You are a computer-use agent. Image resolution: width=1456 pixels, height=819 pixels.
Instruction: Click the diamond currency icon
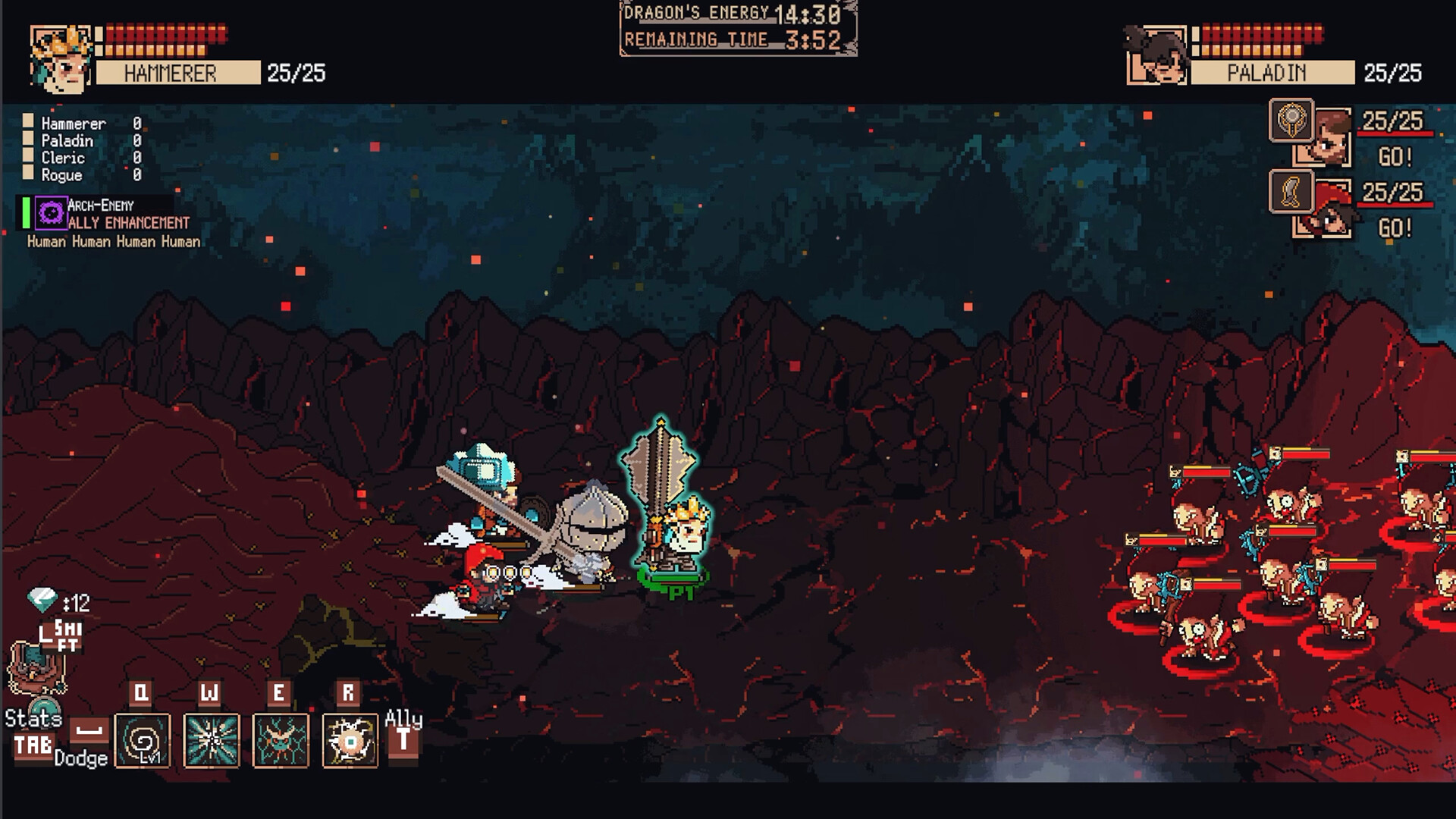pyautogui.click(x=42, y=599)
